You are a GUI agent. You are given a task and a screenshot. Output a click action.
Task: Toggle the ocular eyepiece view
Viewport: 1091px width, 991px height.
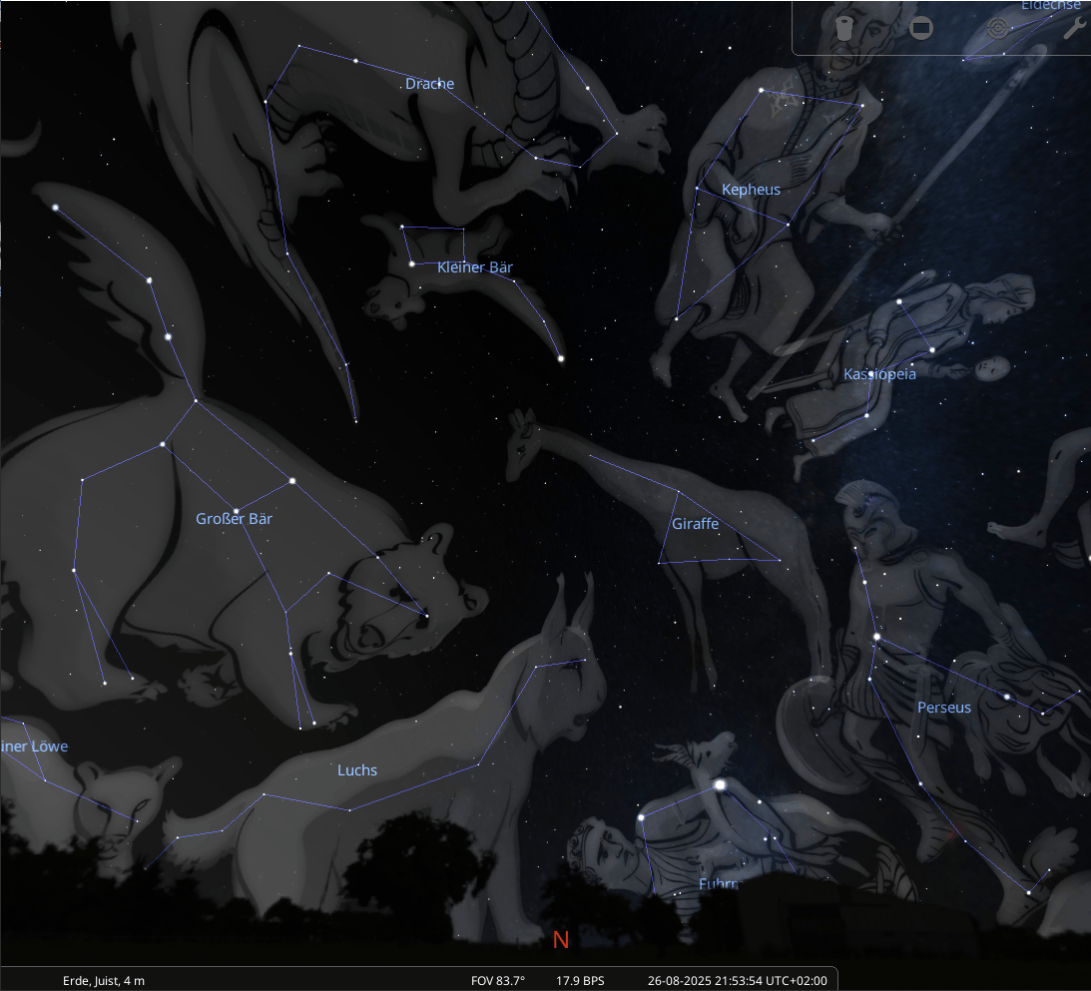[x=845, y=28]
